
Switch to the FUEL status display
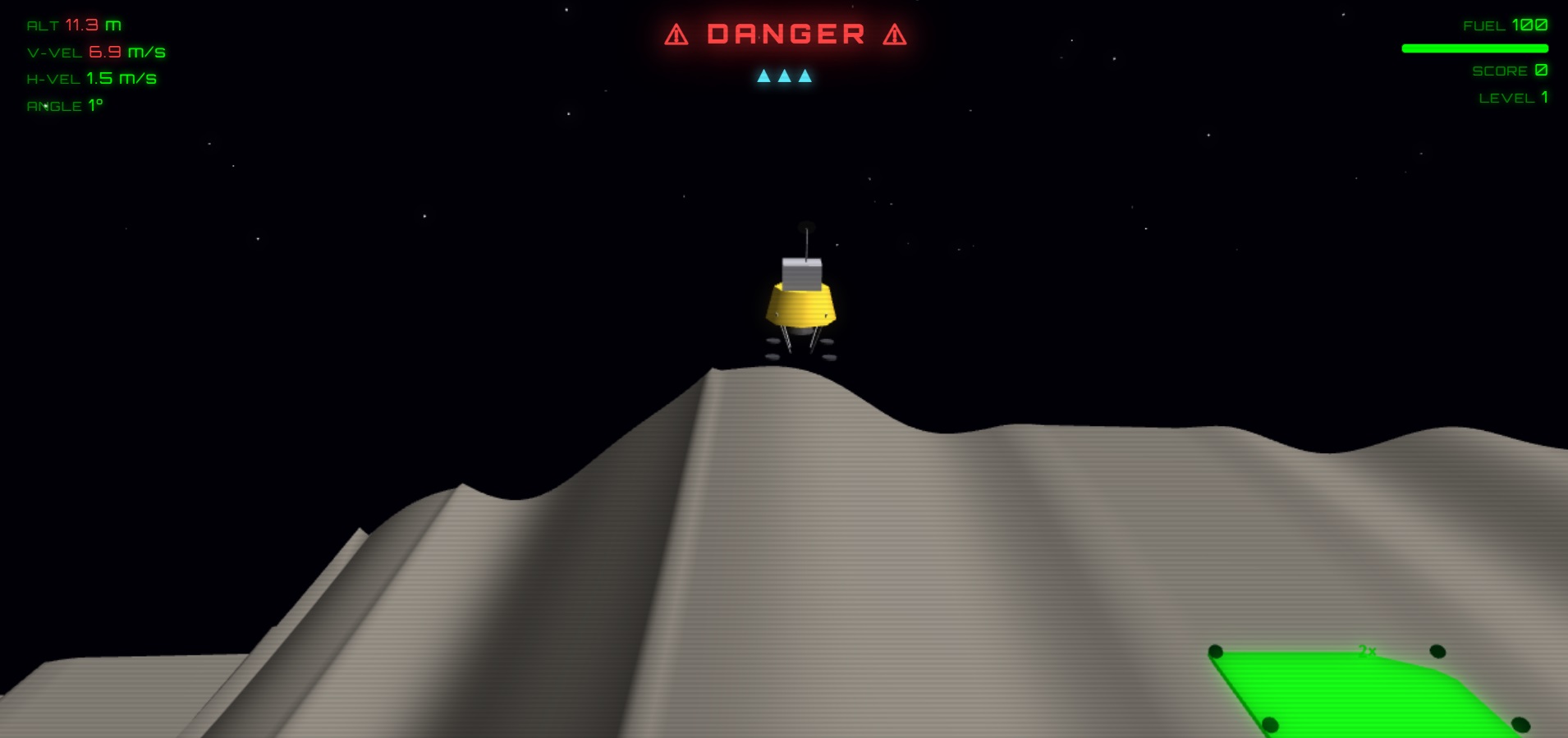1506,25
